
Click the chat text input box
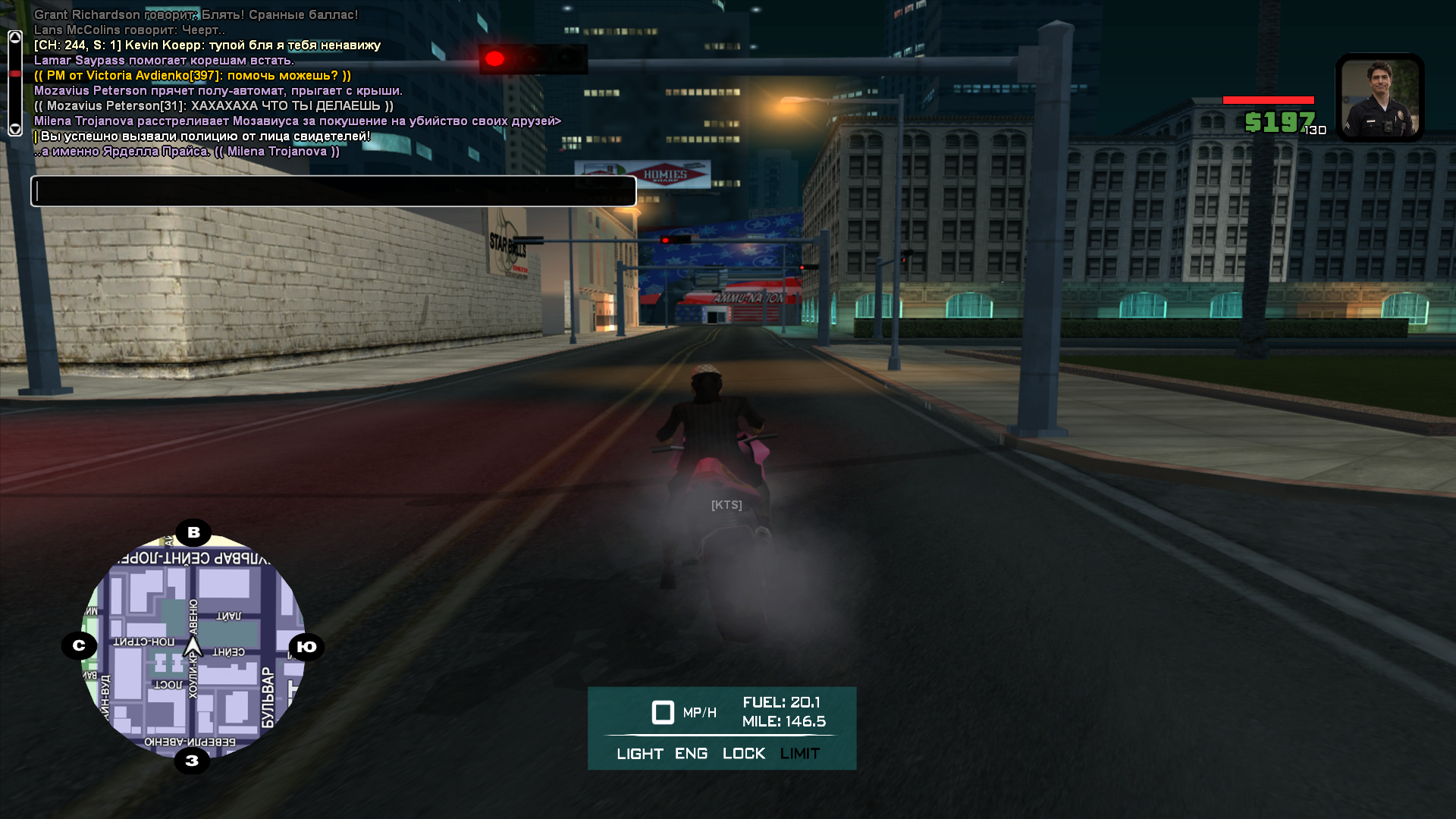coord(333,191)
